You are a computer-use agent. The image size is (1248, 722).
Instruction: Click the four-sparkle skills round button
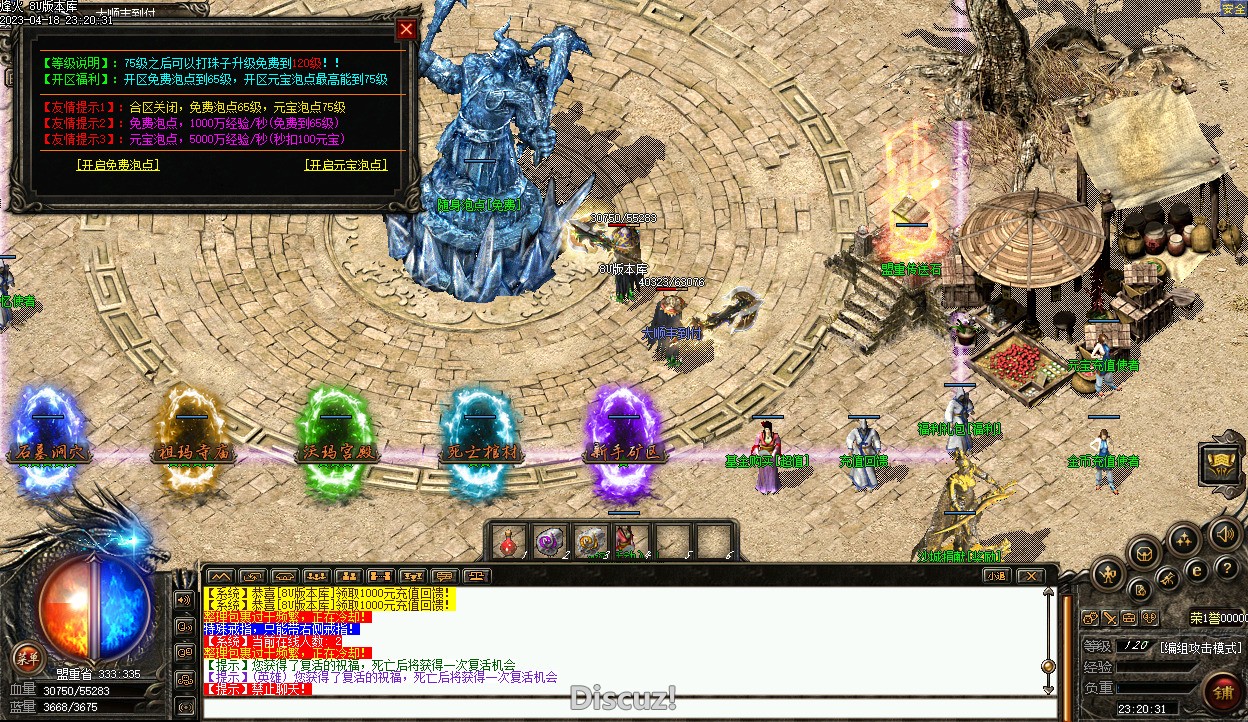1185,540
